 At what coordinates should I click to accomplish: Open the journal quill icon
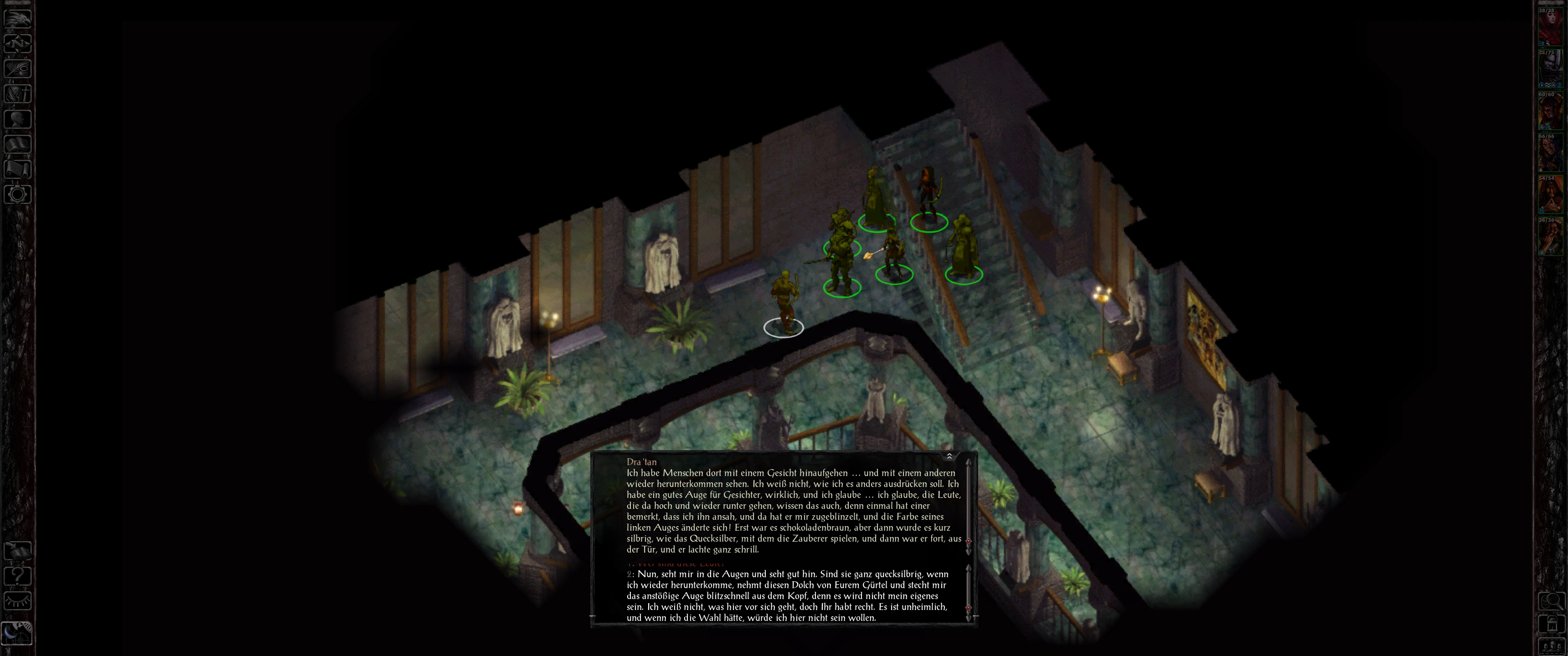pos(18,67)
